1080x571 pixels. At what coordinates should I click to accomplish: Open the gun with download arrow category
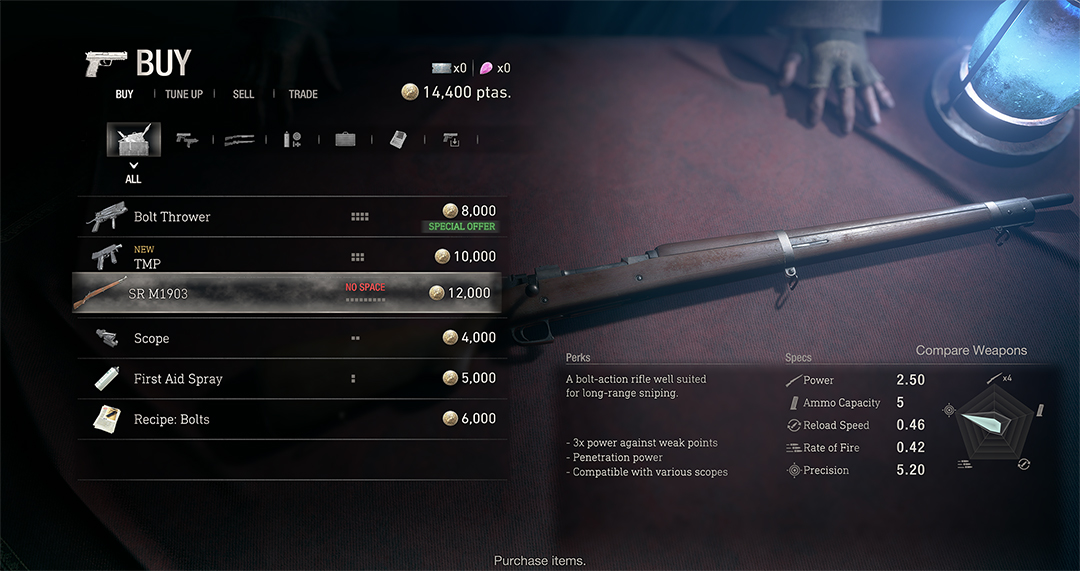[451, 140]
